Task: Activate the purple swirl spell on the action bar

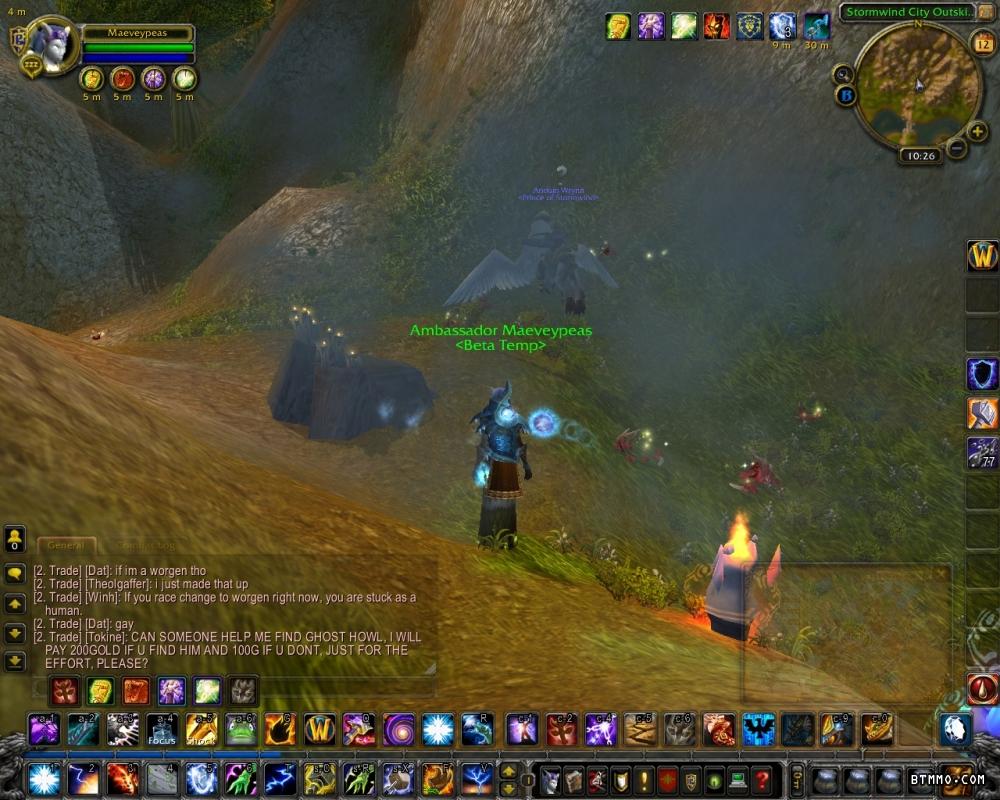Action: click(x=398, y=729)
